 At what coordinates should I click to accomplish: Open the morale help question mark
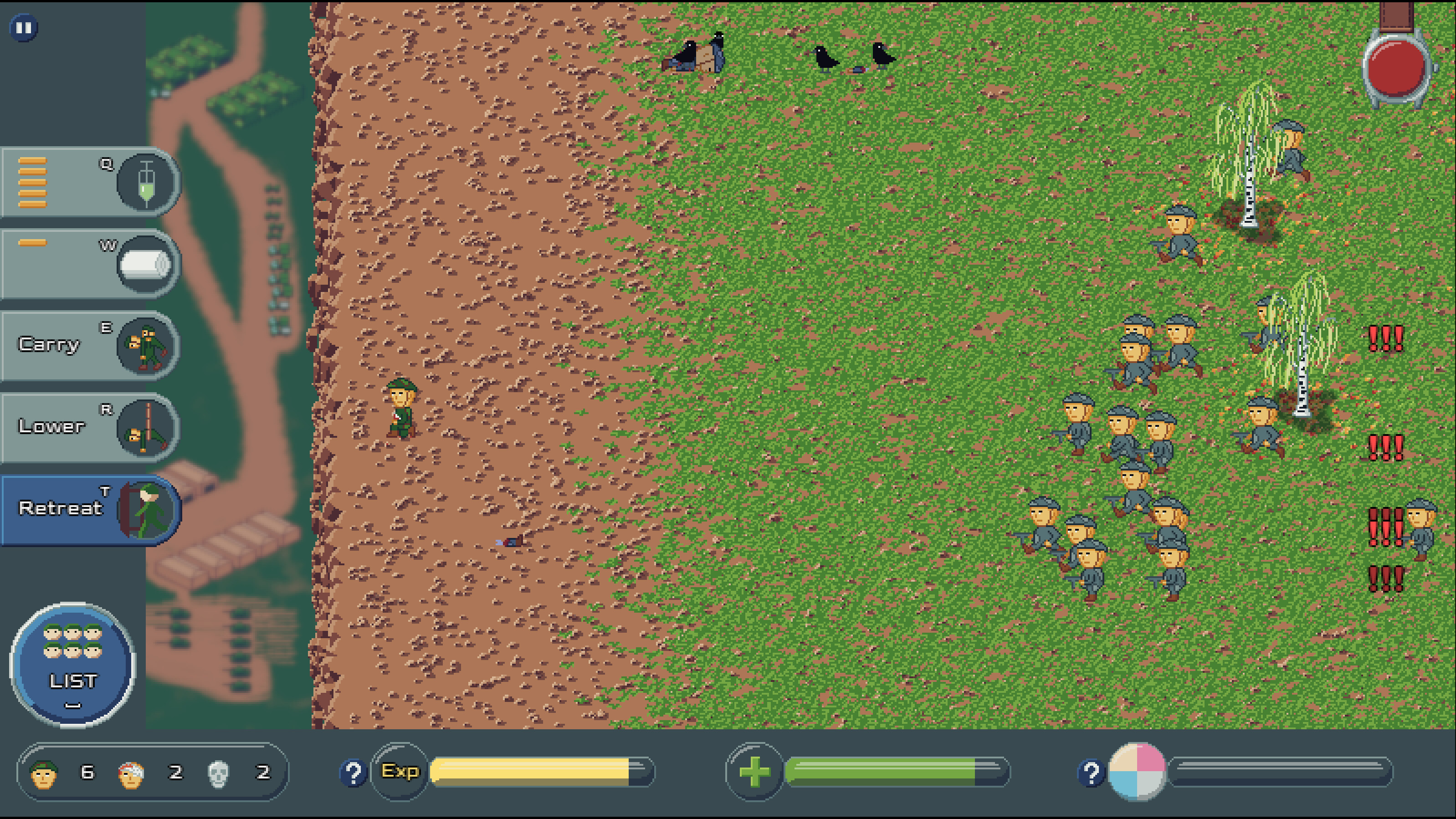[x=1091, y=773]
